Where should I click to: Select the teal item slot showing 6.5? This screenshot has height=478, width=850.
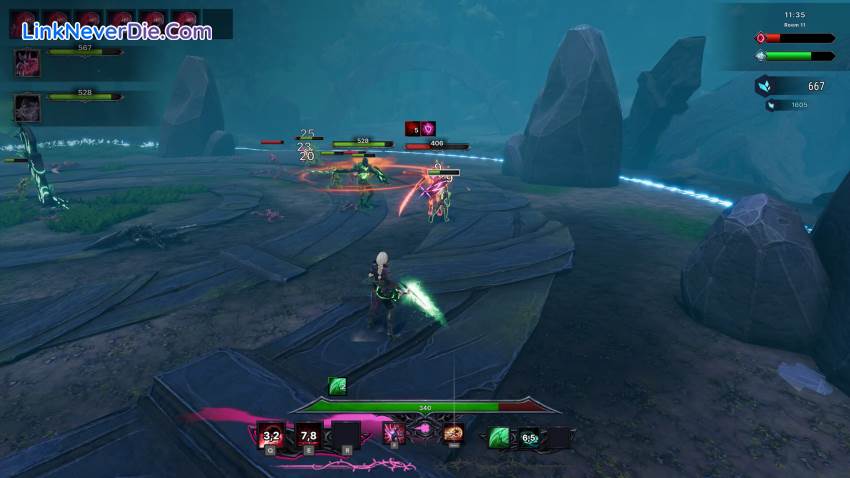click(529, 437)
